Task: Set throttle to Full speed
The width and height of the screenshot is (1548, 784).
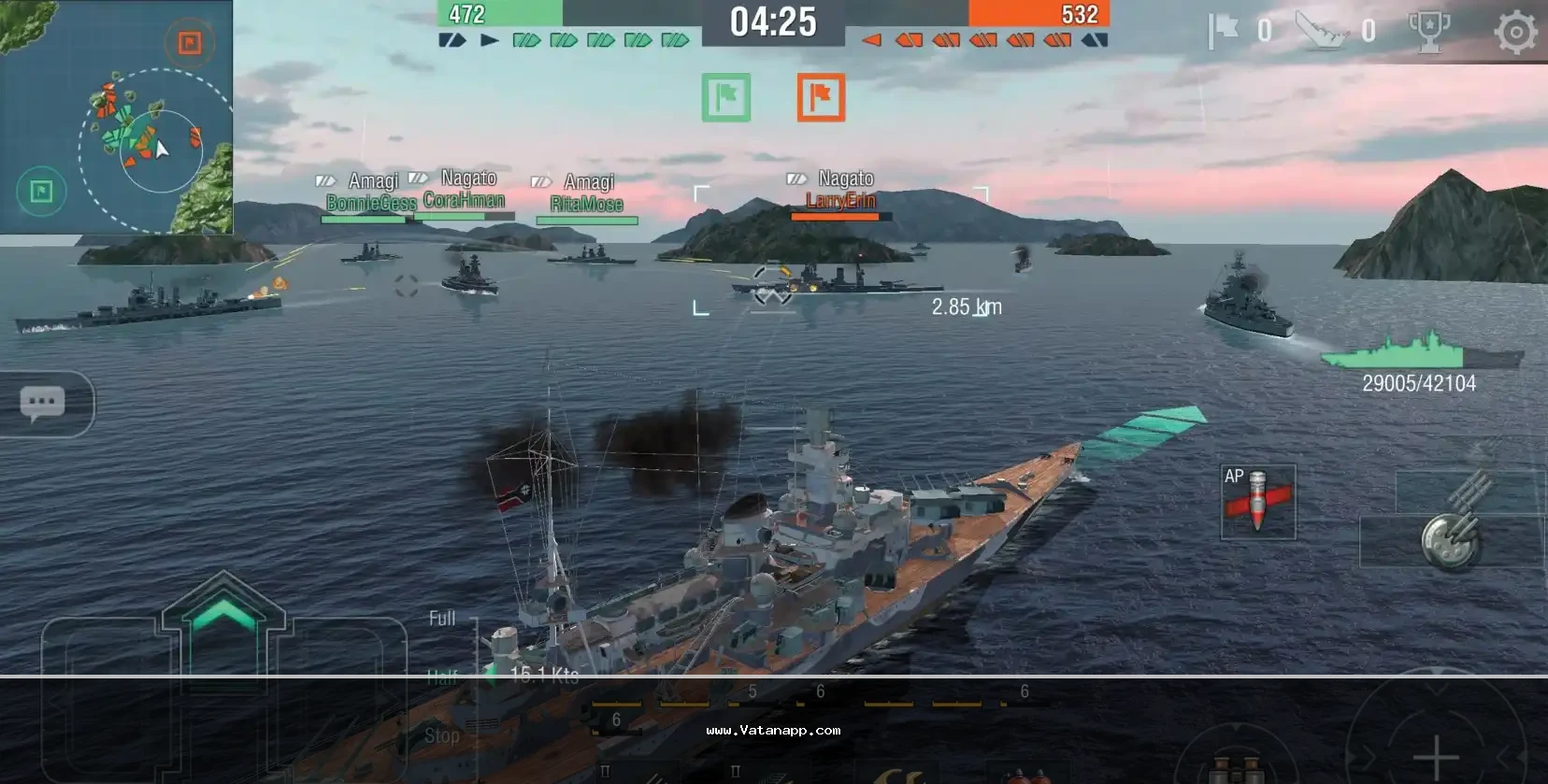Action: [x=442, y=619]
